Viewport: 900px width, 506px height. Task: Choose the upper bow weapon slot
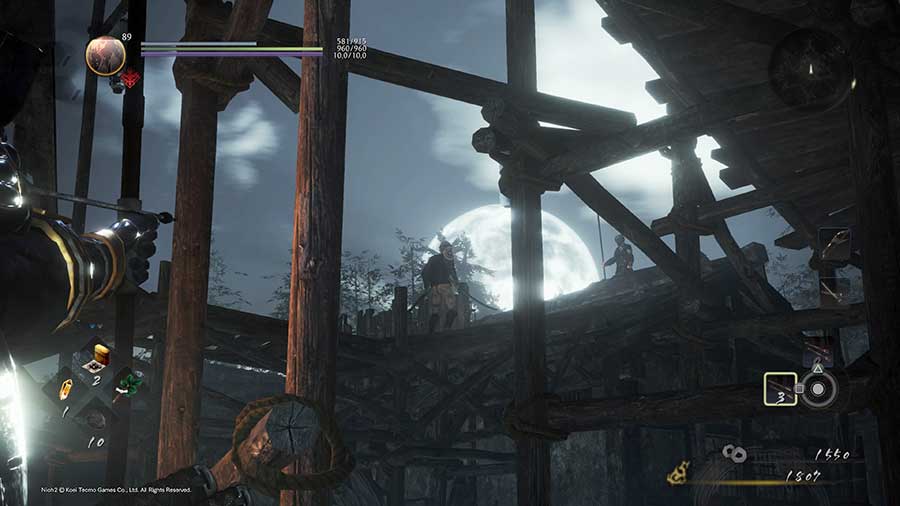[833, 245]
